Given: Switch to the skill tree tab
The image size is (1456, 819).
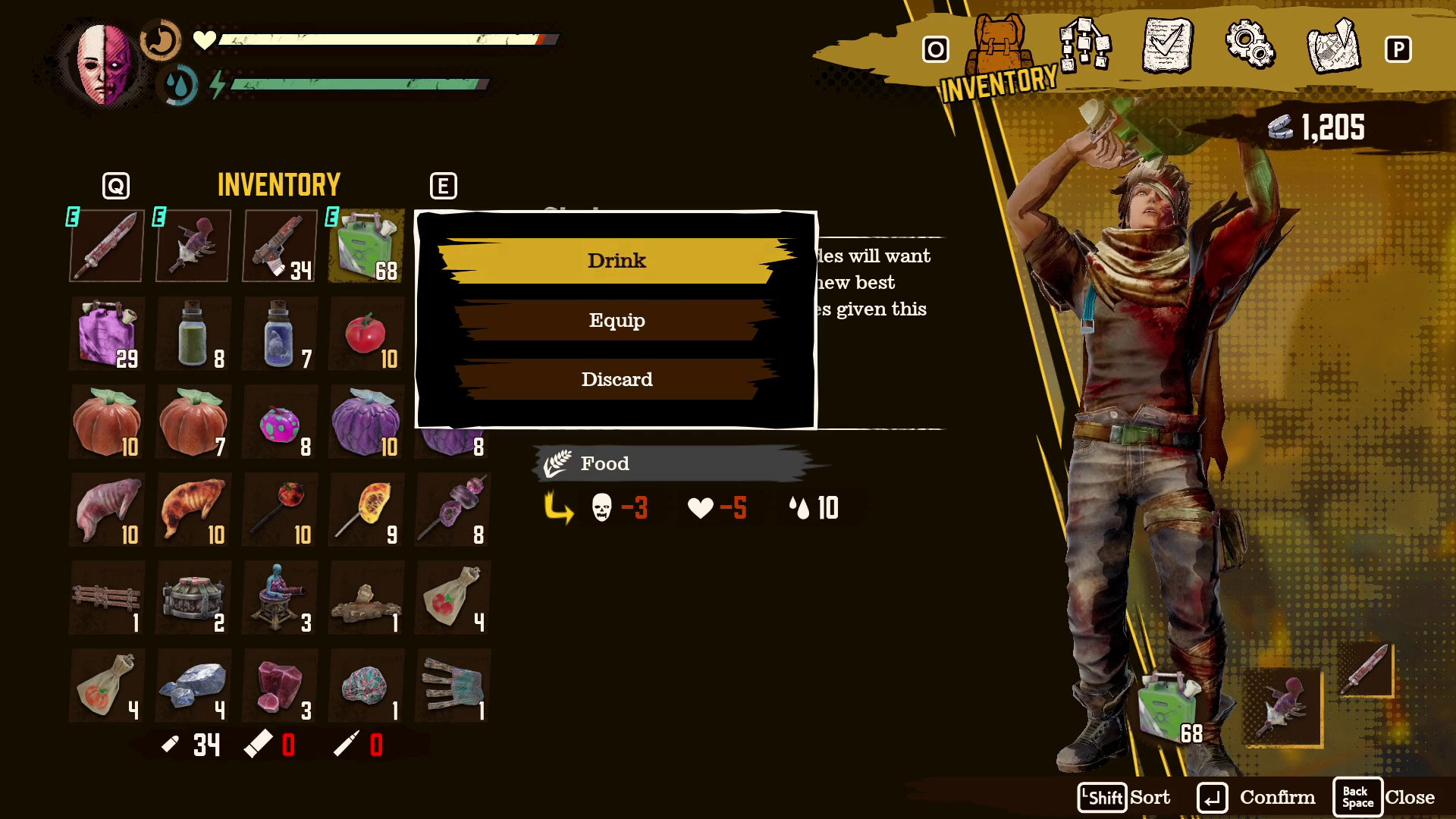Looking at the screenshot, I should pyautogui.click(x=1084, y=45).
